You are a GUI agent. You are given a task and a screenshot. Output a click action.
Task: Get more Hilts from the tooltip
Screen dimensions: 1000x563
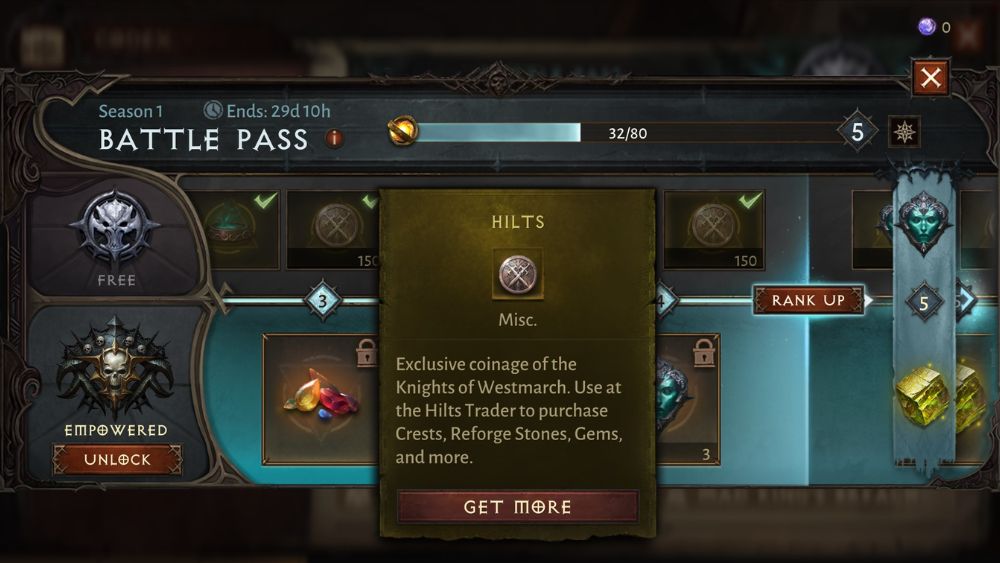tap(517, 507)
